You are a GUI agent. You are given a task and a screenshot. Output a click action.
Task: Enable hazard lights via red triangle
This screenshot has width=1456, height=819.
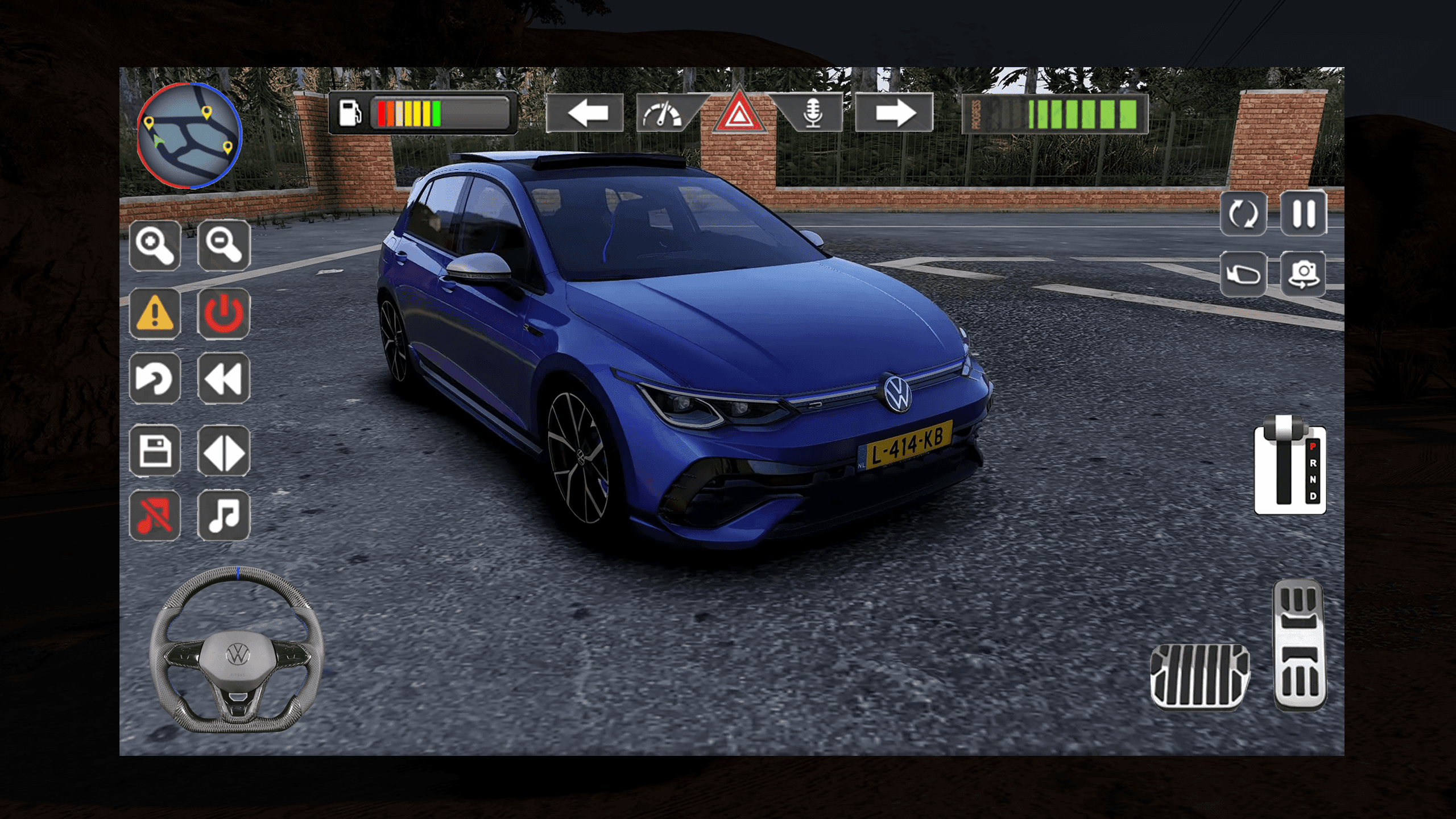pos(738,114)
